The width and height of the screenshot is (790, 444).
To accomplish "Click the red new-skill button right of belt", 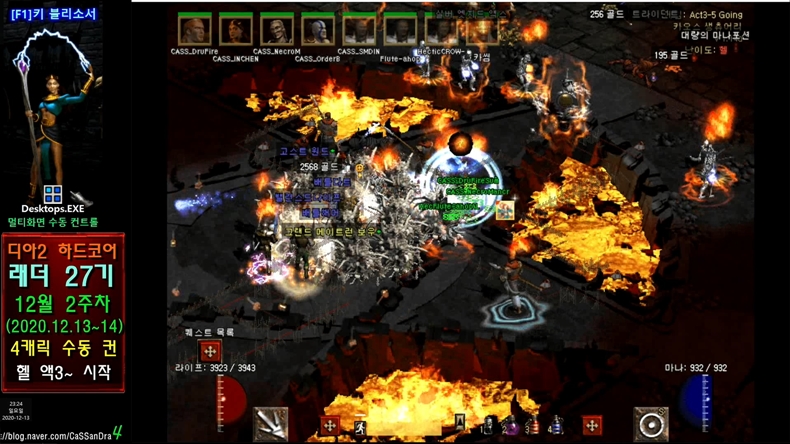I will click(x=592, y=425).
